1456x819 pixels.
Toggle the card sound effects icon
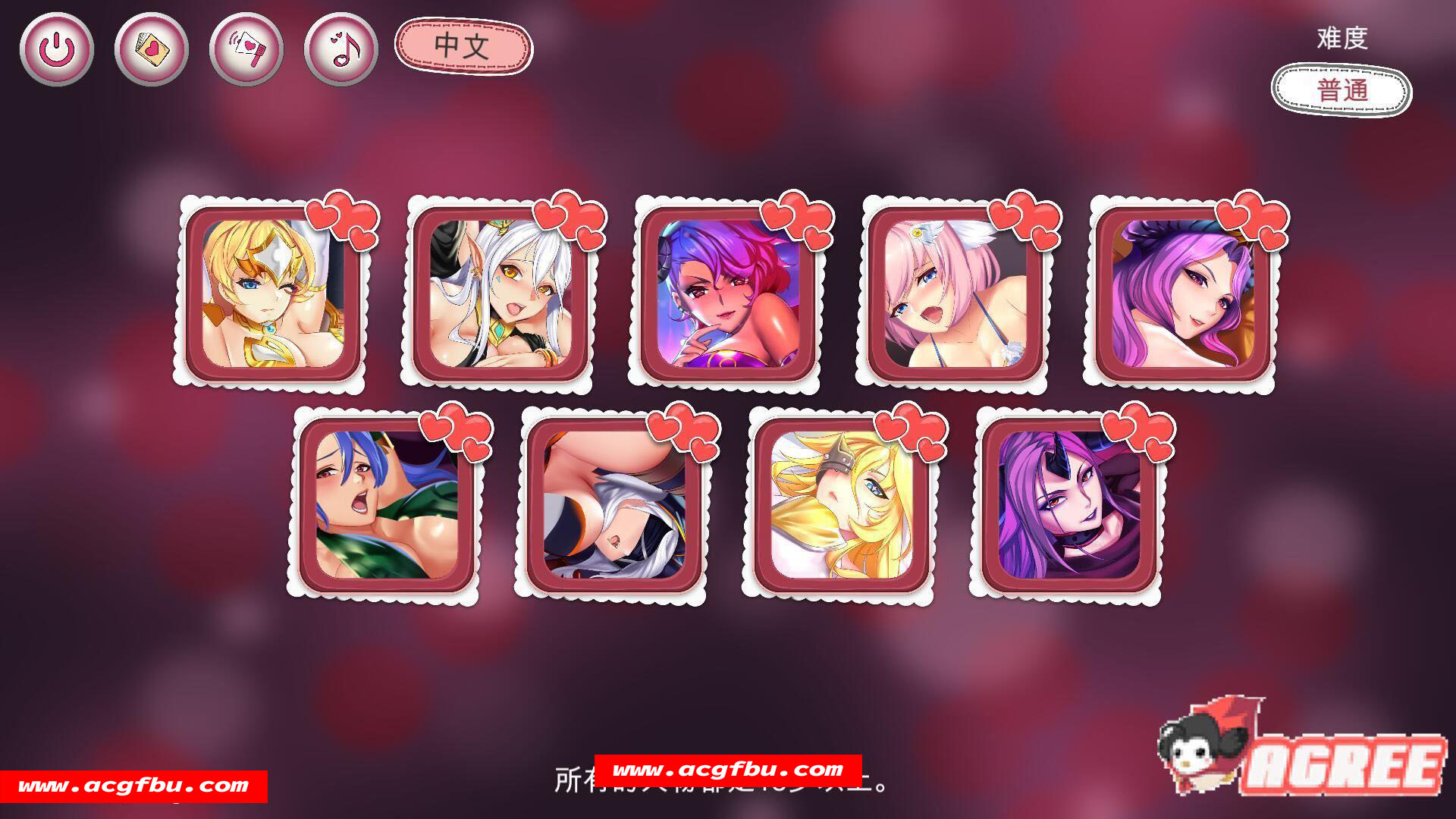[246, 49]
